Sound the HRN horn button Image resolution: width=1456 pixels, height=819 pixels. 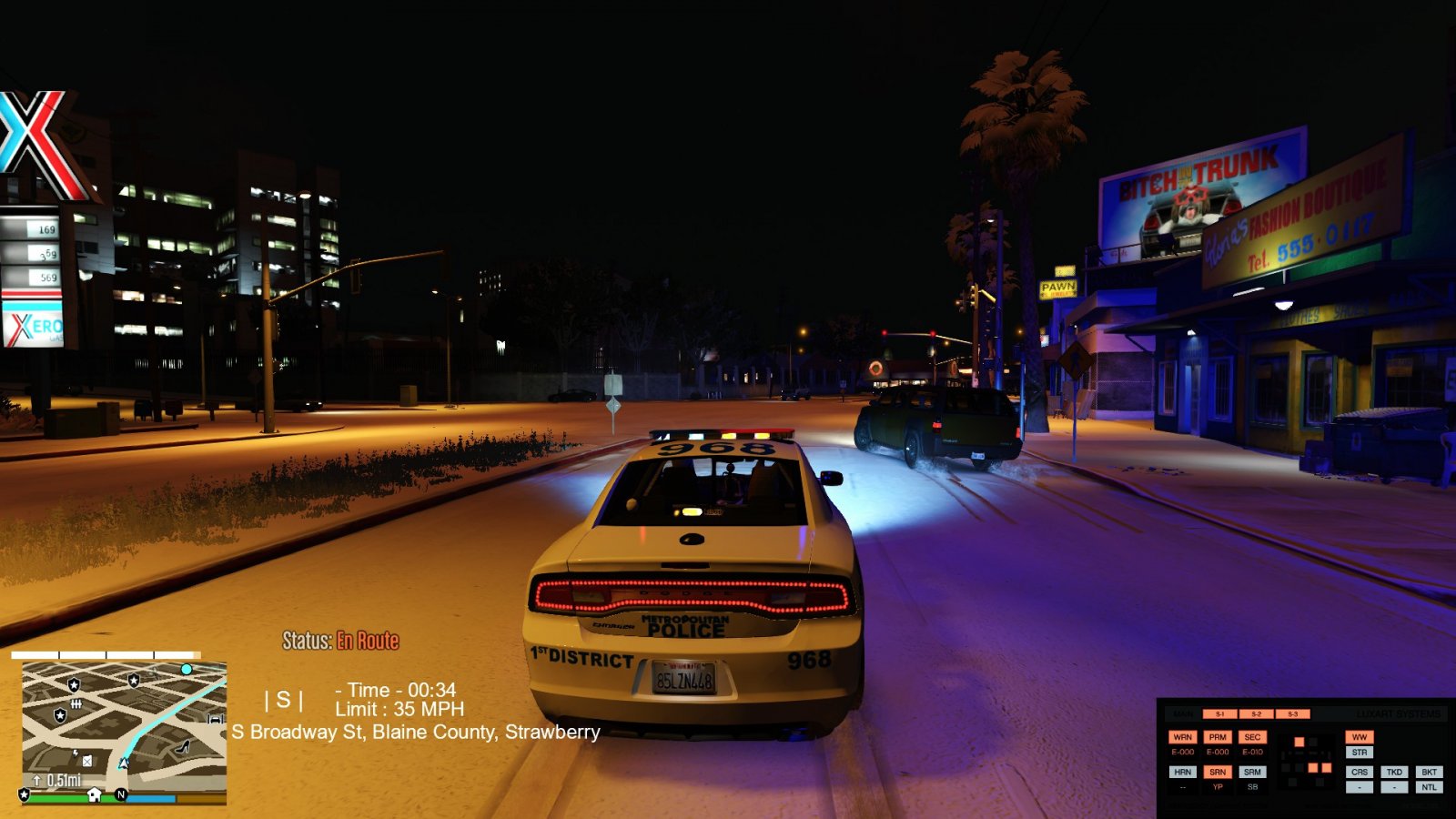tap(1182, 772)
